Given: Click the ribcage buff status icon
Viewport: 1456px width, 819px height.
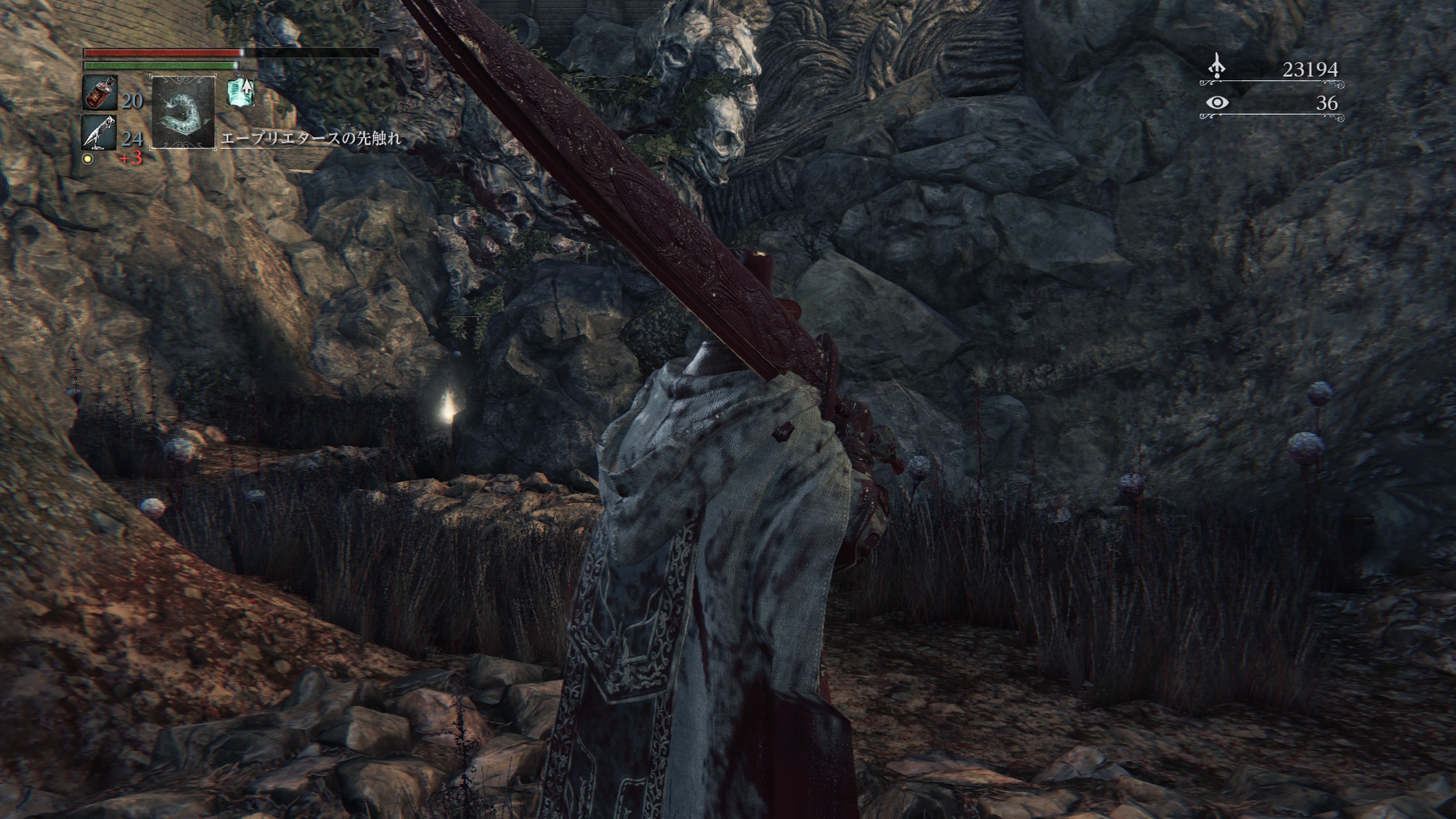Looking at the screenshot, I should tap(240, 92).
